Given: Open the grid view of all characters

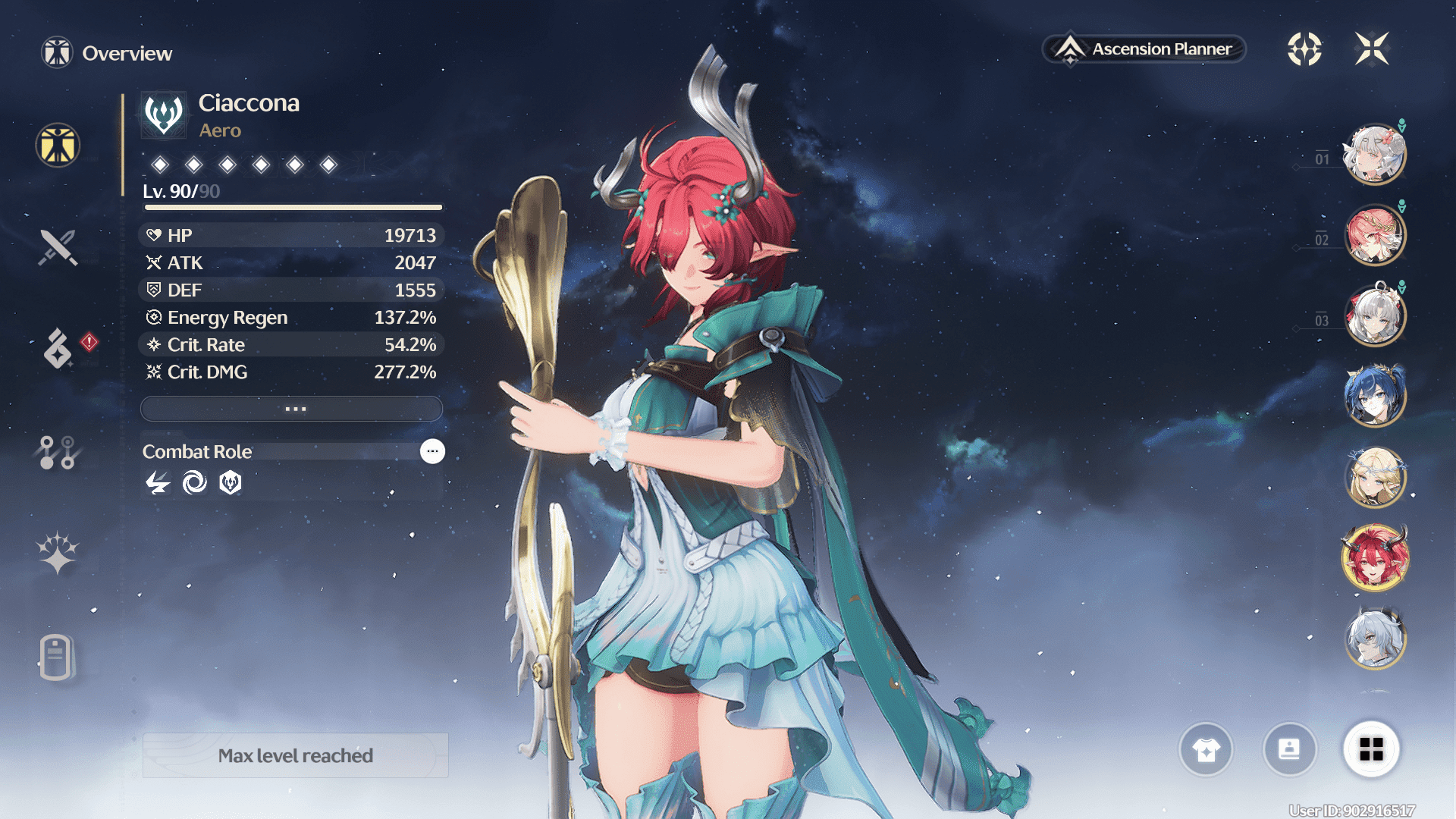Looking at the screenshot, I should click(1371, 750).
